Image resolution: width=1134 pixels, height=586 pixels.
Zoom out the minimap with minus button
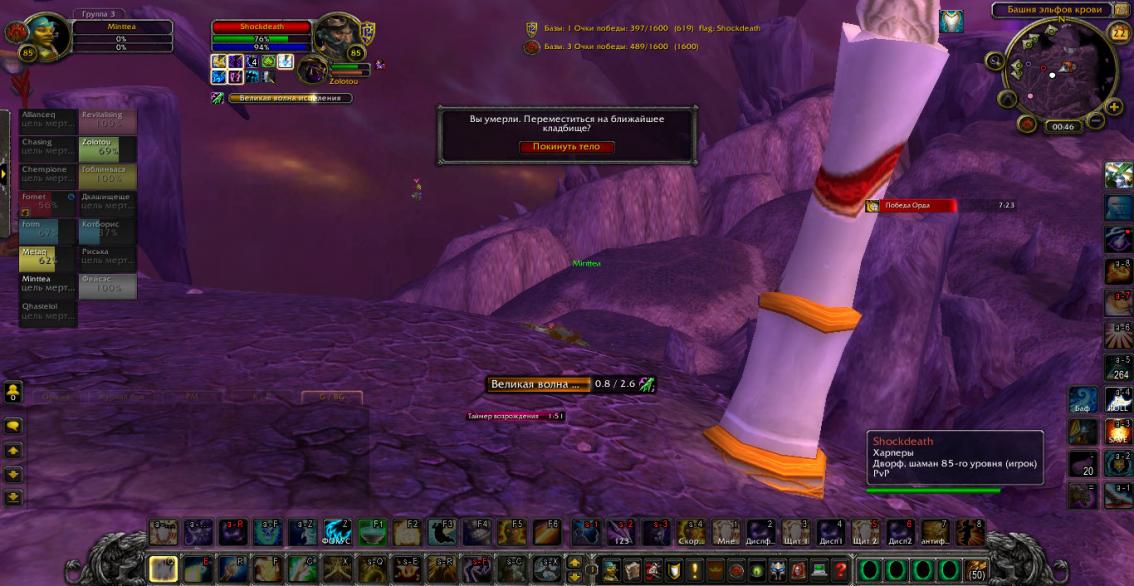1096,122
